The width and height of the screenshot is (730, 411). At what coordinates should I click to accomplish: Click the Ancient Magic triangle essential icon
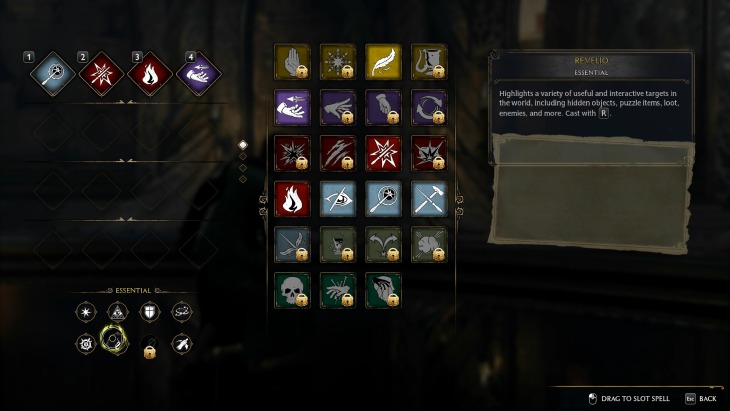pyautogui.click(x=117, y=313)
